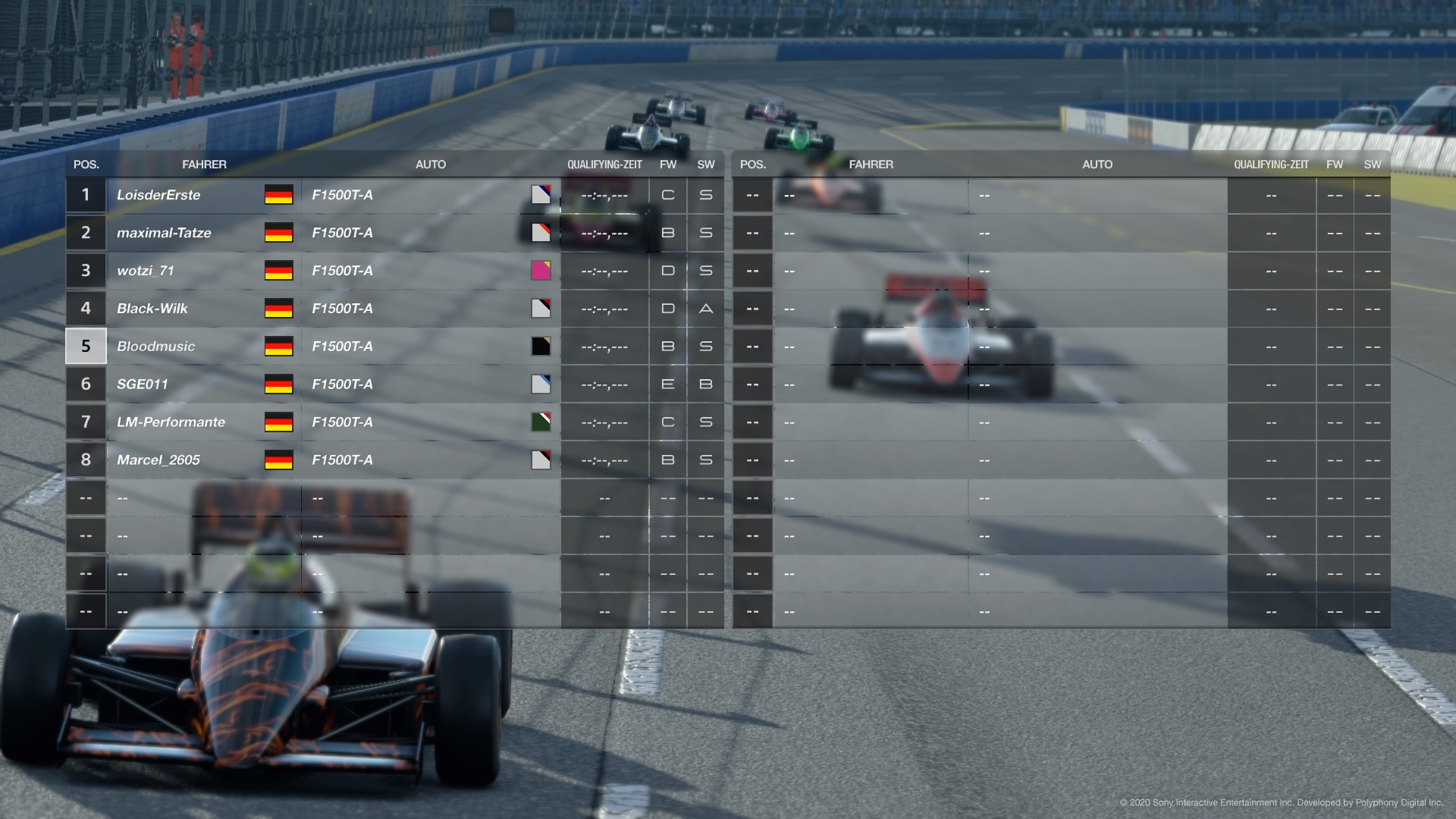The width and height of the screenshot is (1456, 819).
Task: Click LoisderErste's German flag icon
Action: point(278,195)
